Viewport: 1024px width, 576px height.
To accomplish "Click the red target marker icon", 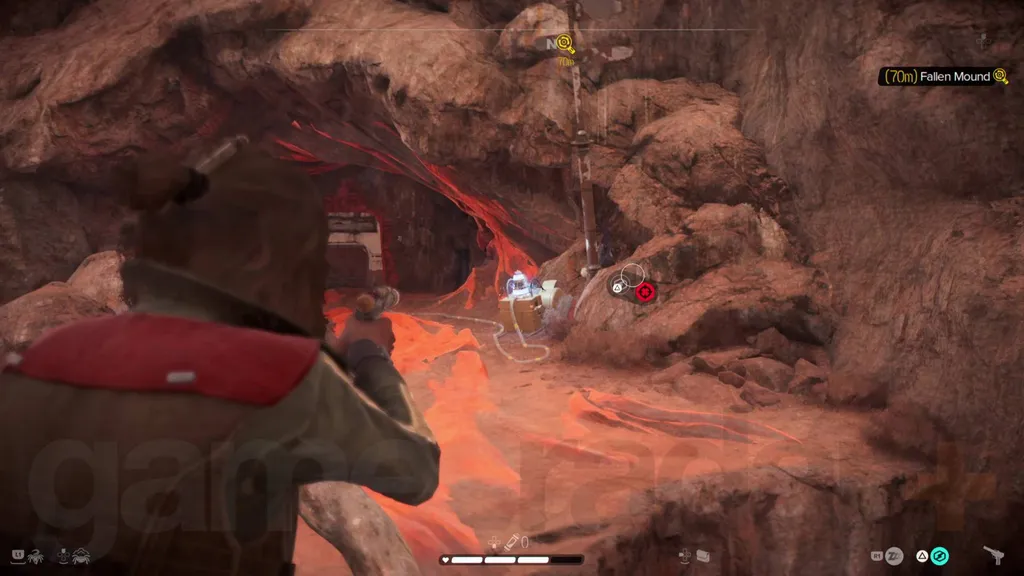I will click(x=646, y=291).
